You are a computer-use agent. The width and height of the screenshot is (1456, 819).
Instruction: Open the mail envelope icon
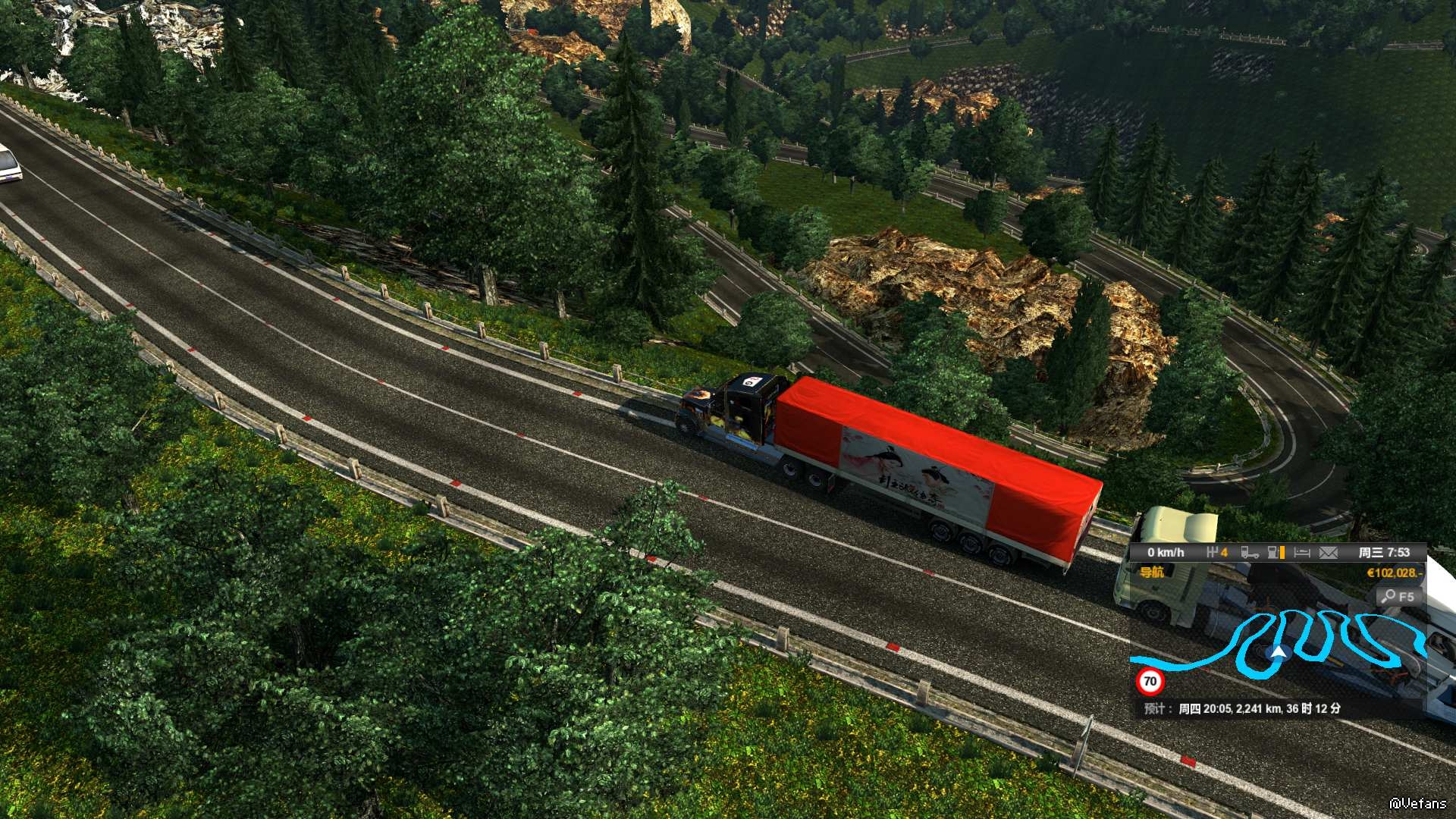(1328, 553)
